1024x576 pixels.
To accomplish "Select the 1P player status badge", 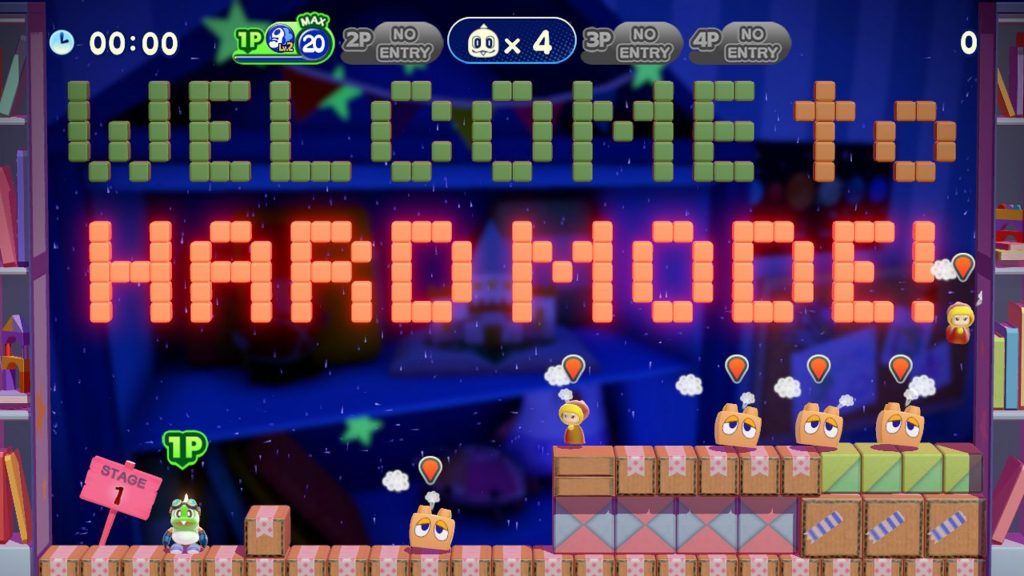I will coord(284,42).
